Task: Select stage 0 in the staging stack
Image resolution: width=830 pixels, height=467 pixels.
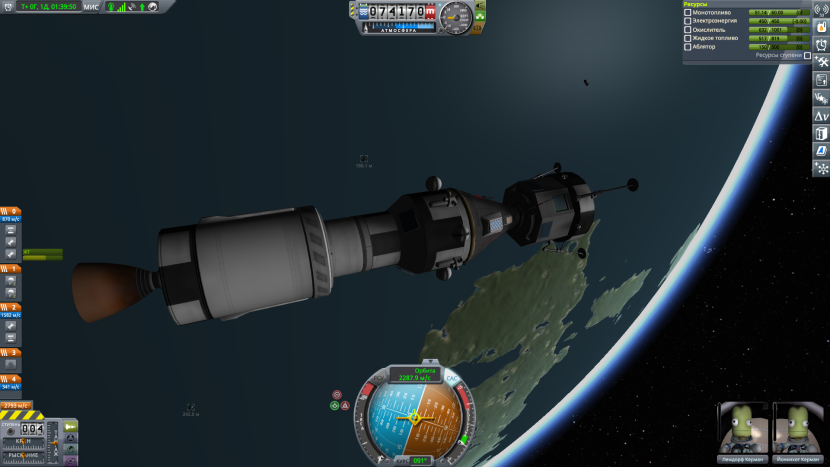Action: (10, 212)
